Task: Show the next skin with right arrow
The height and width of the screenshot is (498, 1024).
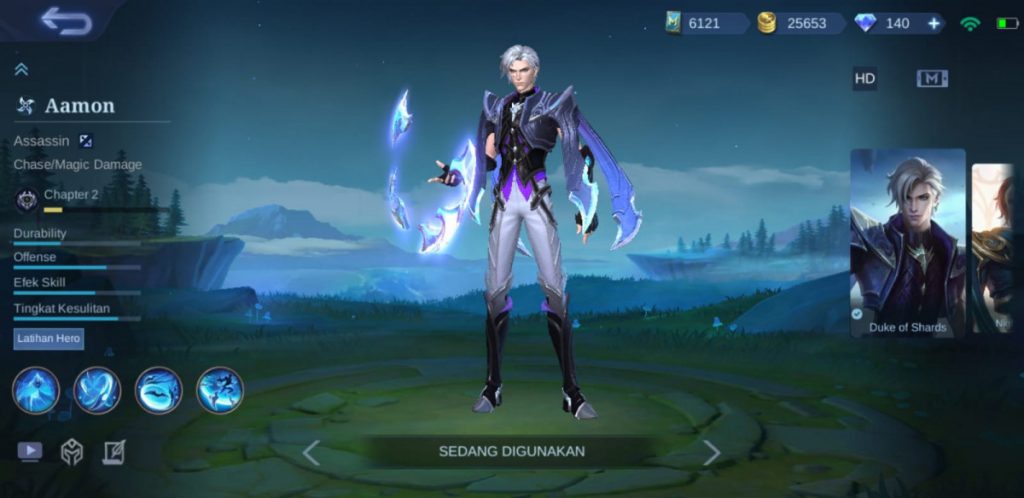Action: 711,452
